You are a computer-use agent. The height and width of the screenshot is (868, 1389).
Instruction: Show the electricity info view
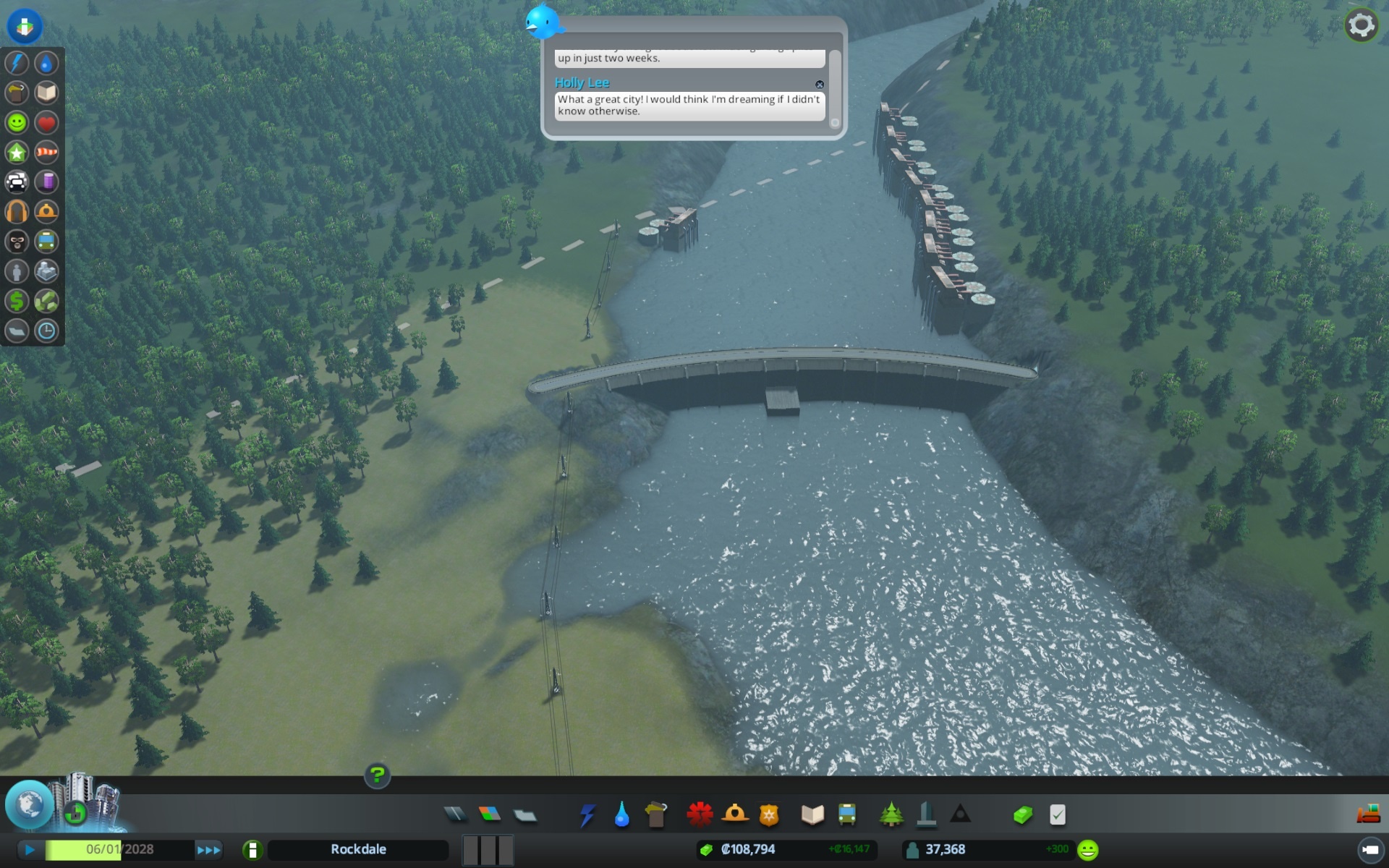pos(17,63)
